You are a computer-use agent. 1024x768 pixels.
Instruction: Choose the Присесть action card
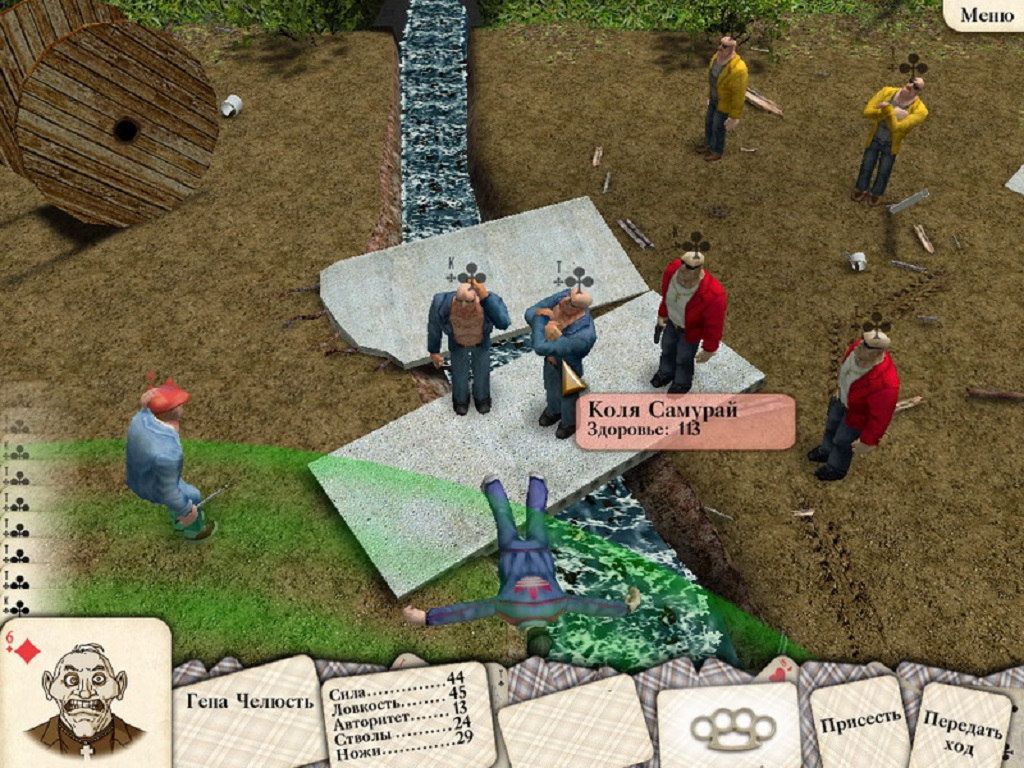[x=861, y=719]
